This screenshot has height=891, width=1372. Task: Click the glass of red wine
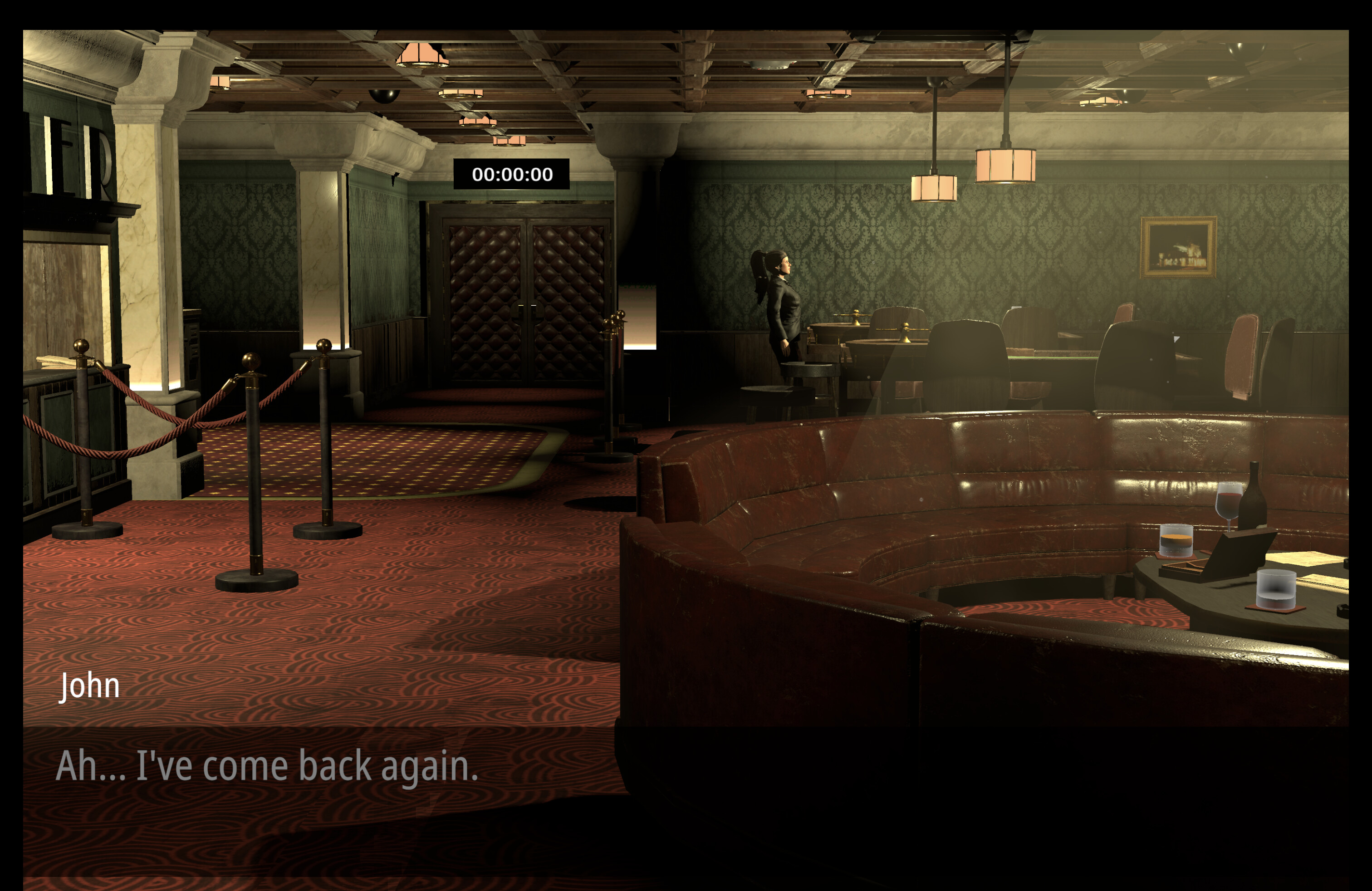pyautogui.click(x=1230, y=503)
